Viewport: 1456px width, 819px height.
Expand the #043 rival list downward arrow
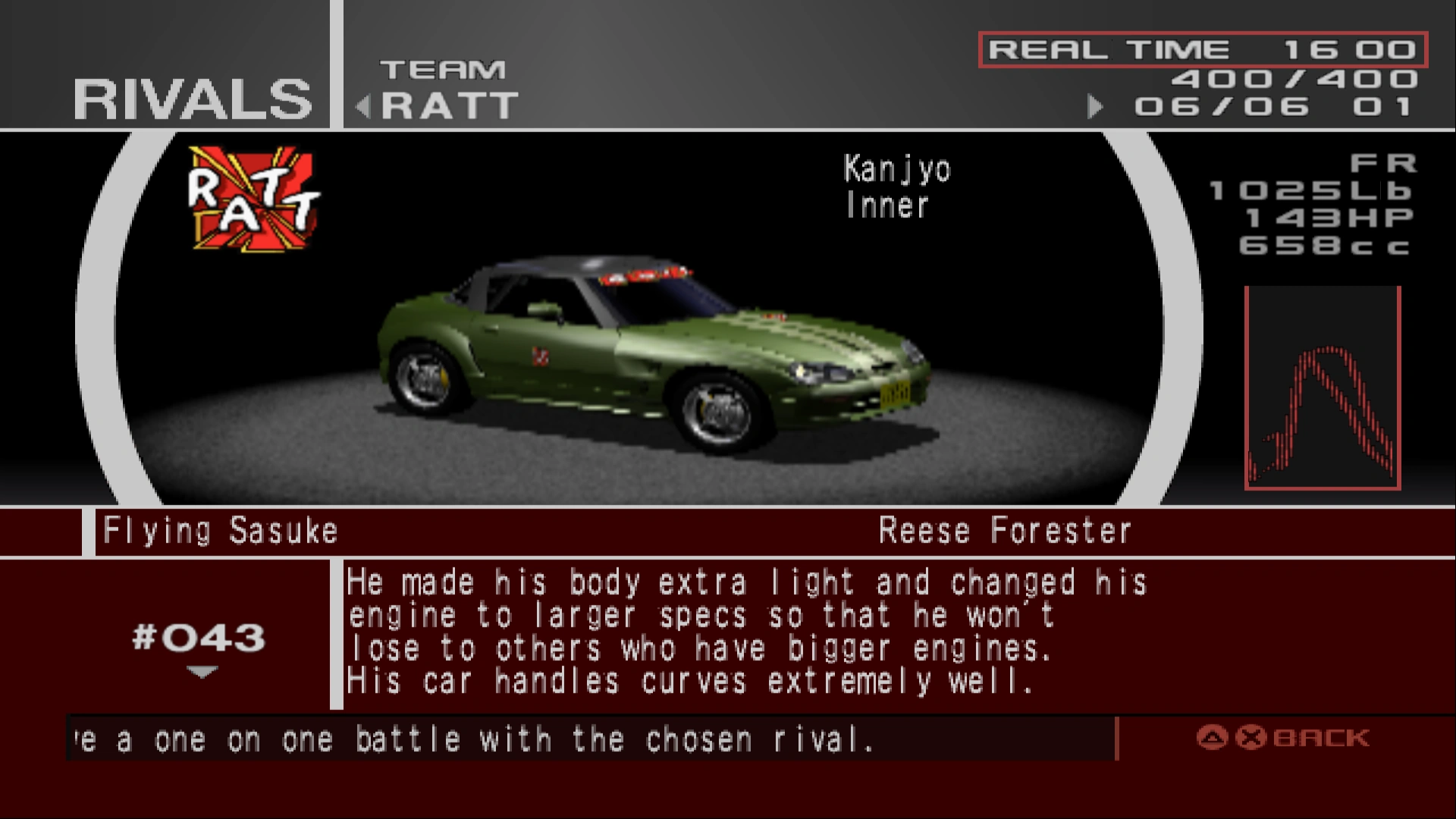(202, 672)
